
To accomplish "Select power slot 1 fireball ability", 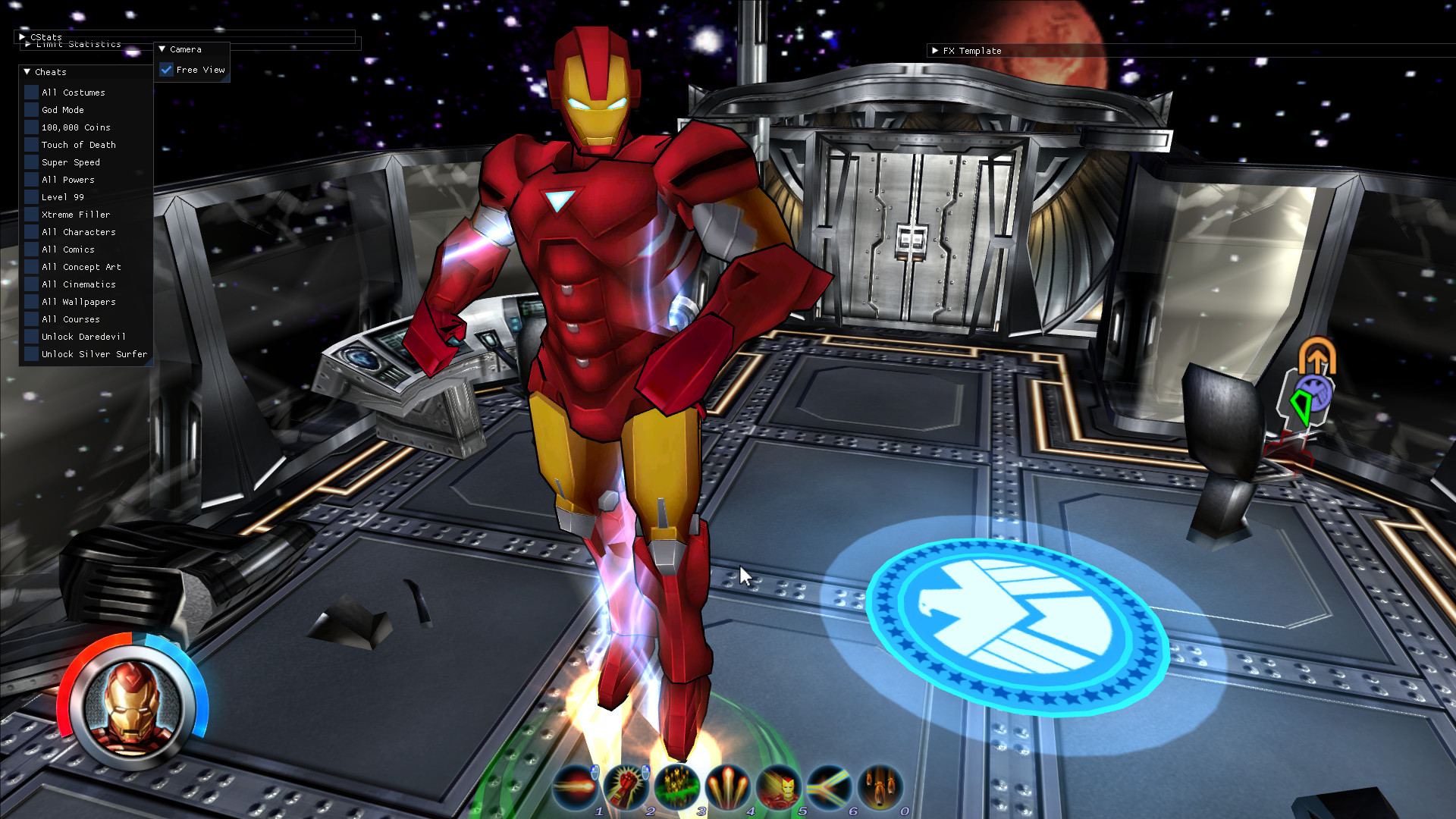I will [576, 786].
